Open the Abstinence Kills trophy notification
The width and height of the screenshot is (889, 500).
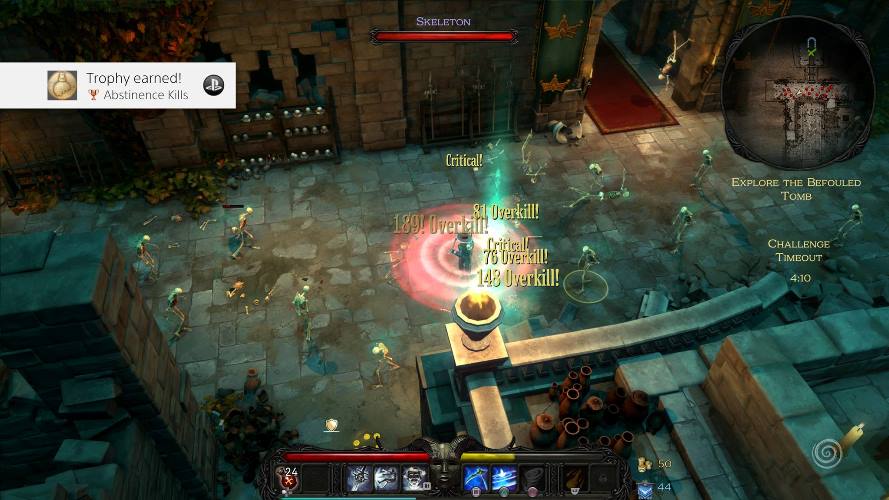click(118, 86)
